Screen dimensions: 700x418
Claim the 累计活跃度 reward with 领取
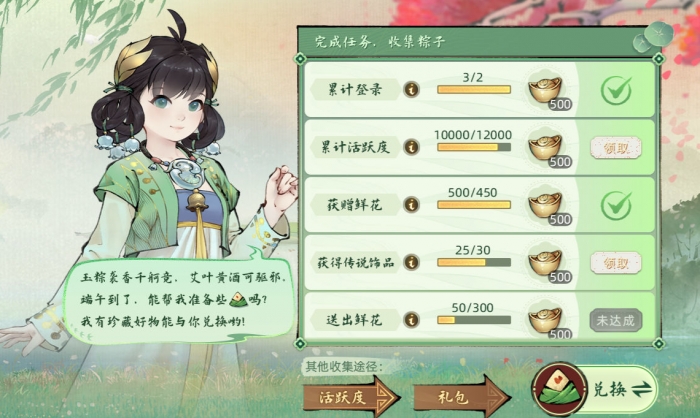pyautogui.click(x=614, y=148)
